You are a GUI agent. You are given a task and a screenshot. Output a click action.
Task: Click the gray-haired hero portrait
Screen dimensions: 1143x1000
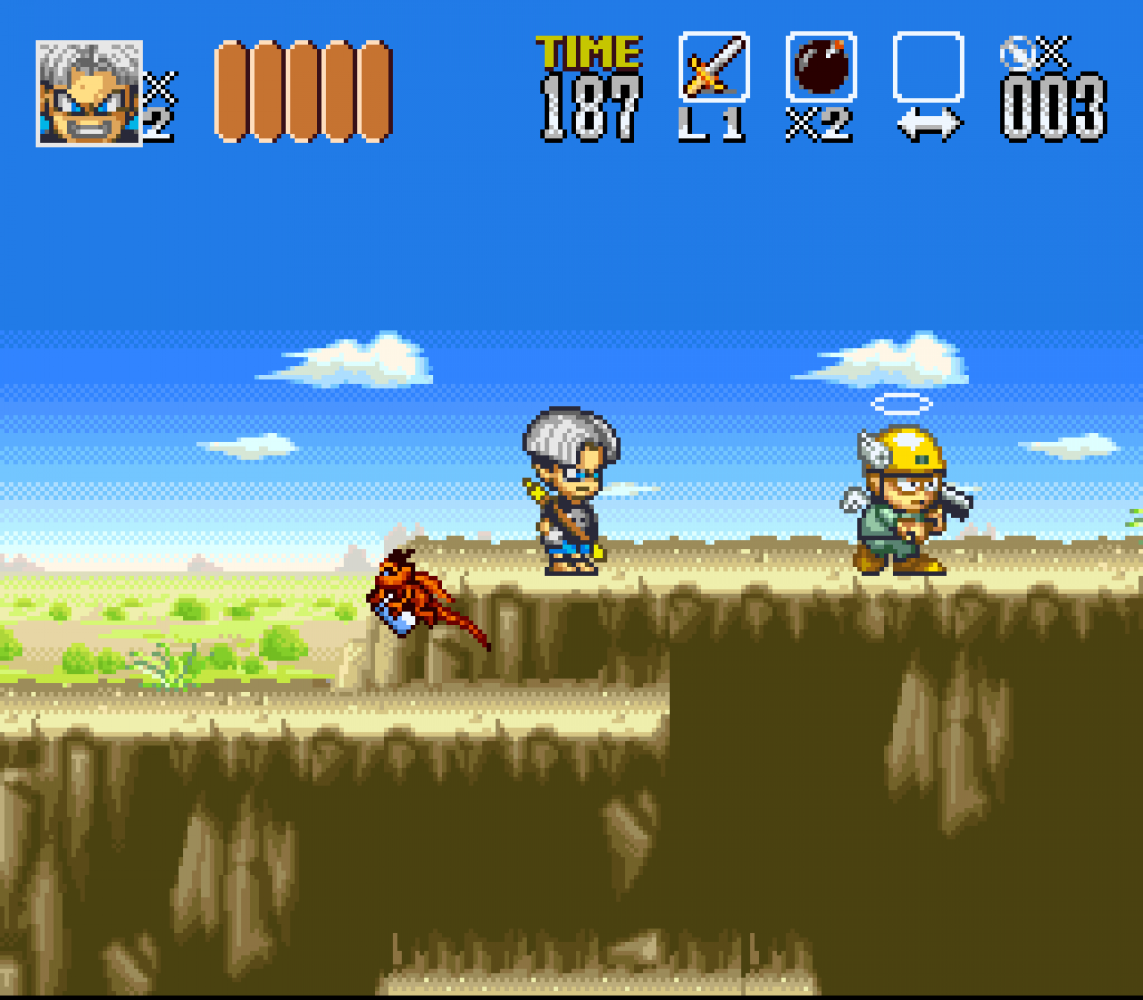tap(89, 93)
